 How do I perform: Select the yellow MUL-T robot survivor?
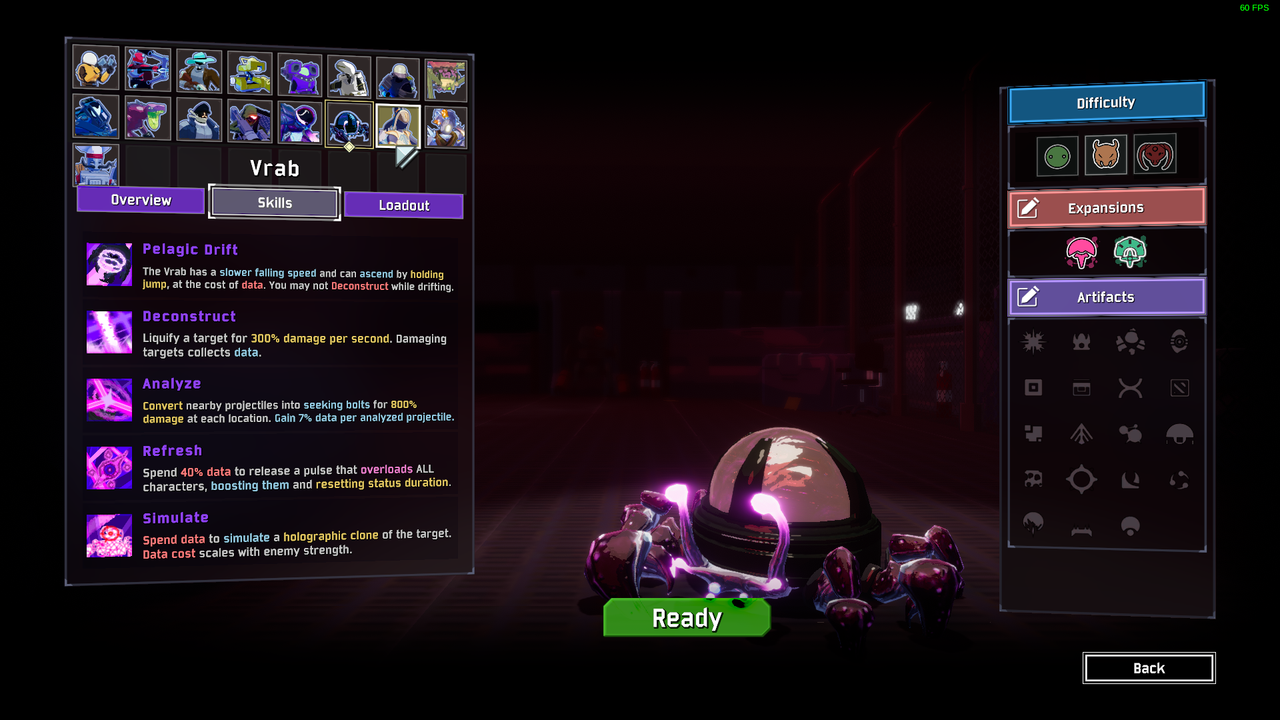pyautogui.click(x=249, y=73)
